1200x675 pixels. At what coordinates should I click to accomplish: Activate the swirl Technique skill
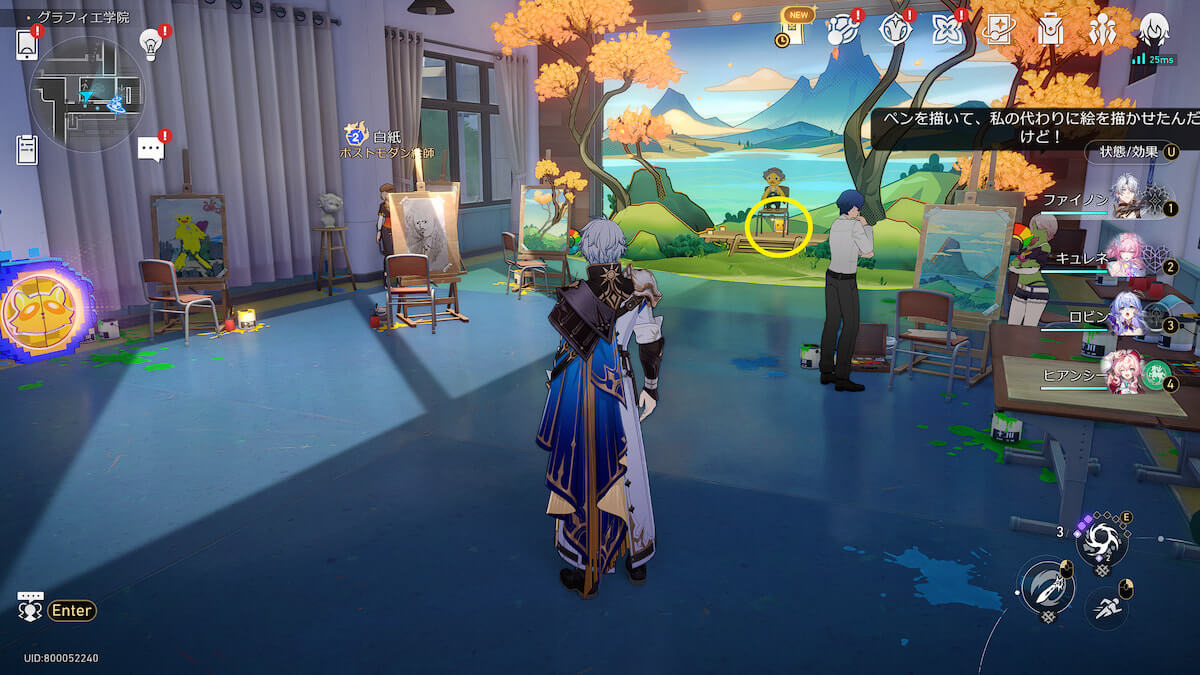[1102, 541]
